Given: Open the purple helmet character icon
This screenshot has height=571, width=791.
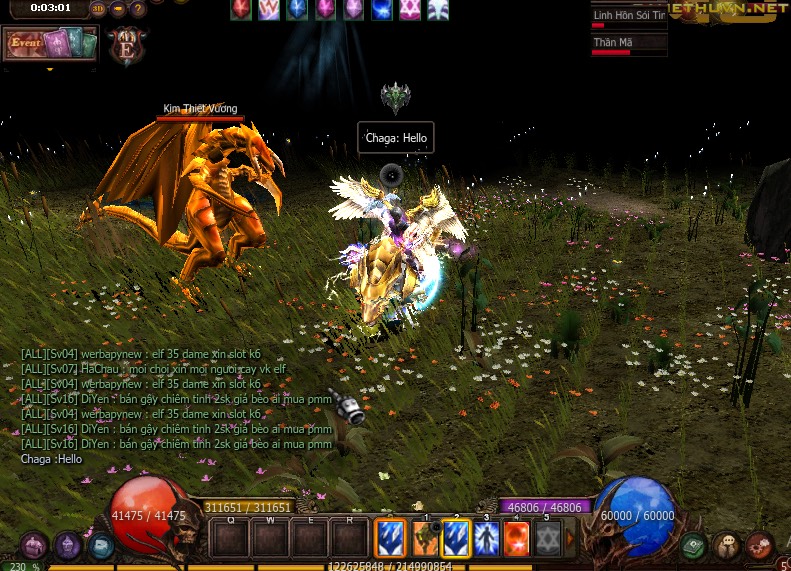Looking at the screenshot, I should 67,546.
